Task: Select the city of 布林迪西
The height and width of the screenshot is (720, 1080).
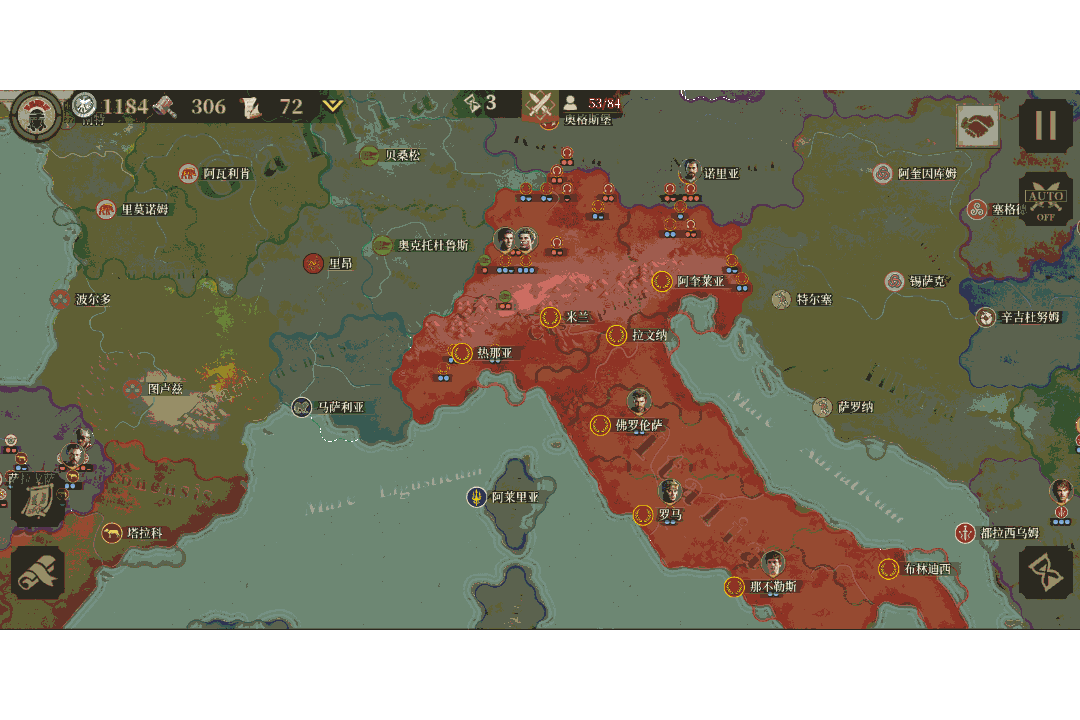Action: click(888, 569)
